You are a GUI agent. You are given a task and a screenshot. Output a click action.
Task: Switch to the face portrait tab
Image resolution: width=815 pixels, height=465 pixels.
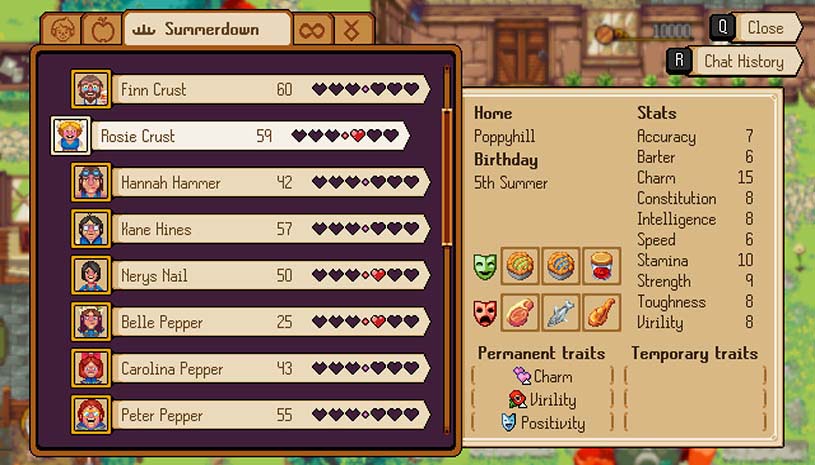coord(62,30)
